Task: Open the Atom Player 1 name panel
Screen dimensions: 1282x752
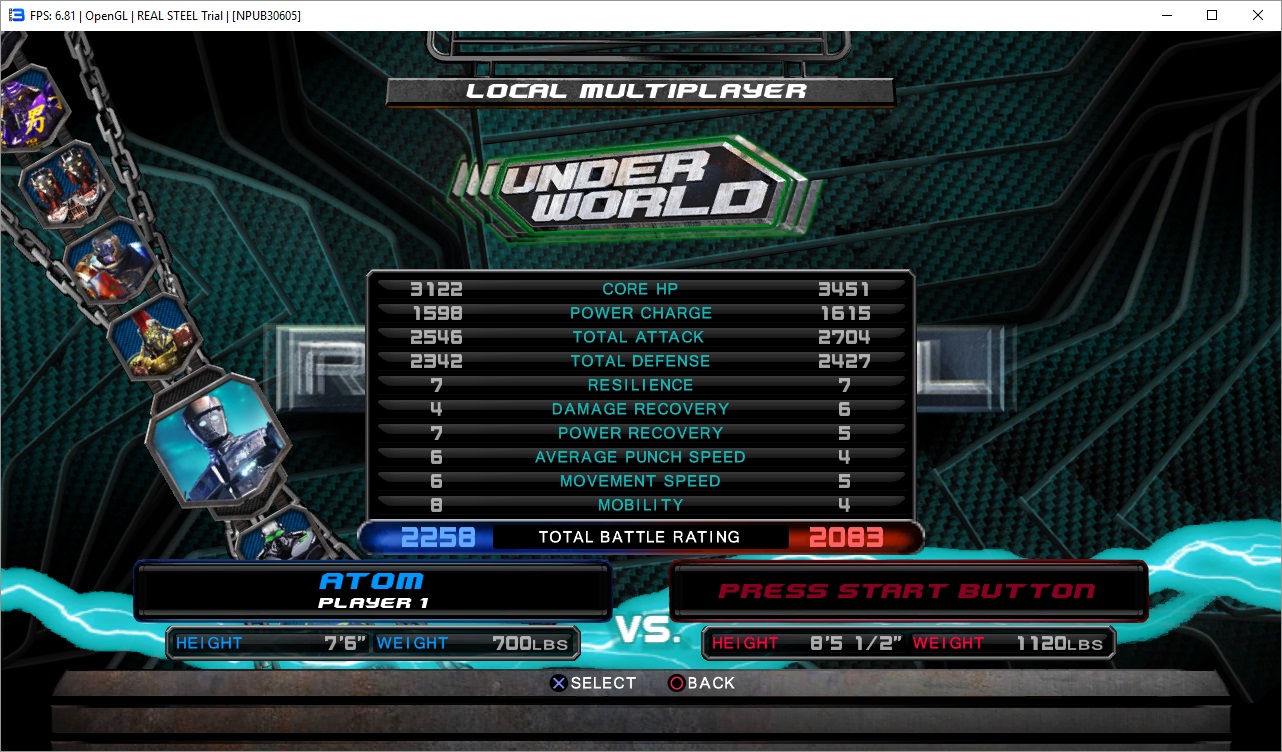Action: [x=372, y=590]
